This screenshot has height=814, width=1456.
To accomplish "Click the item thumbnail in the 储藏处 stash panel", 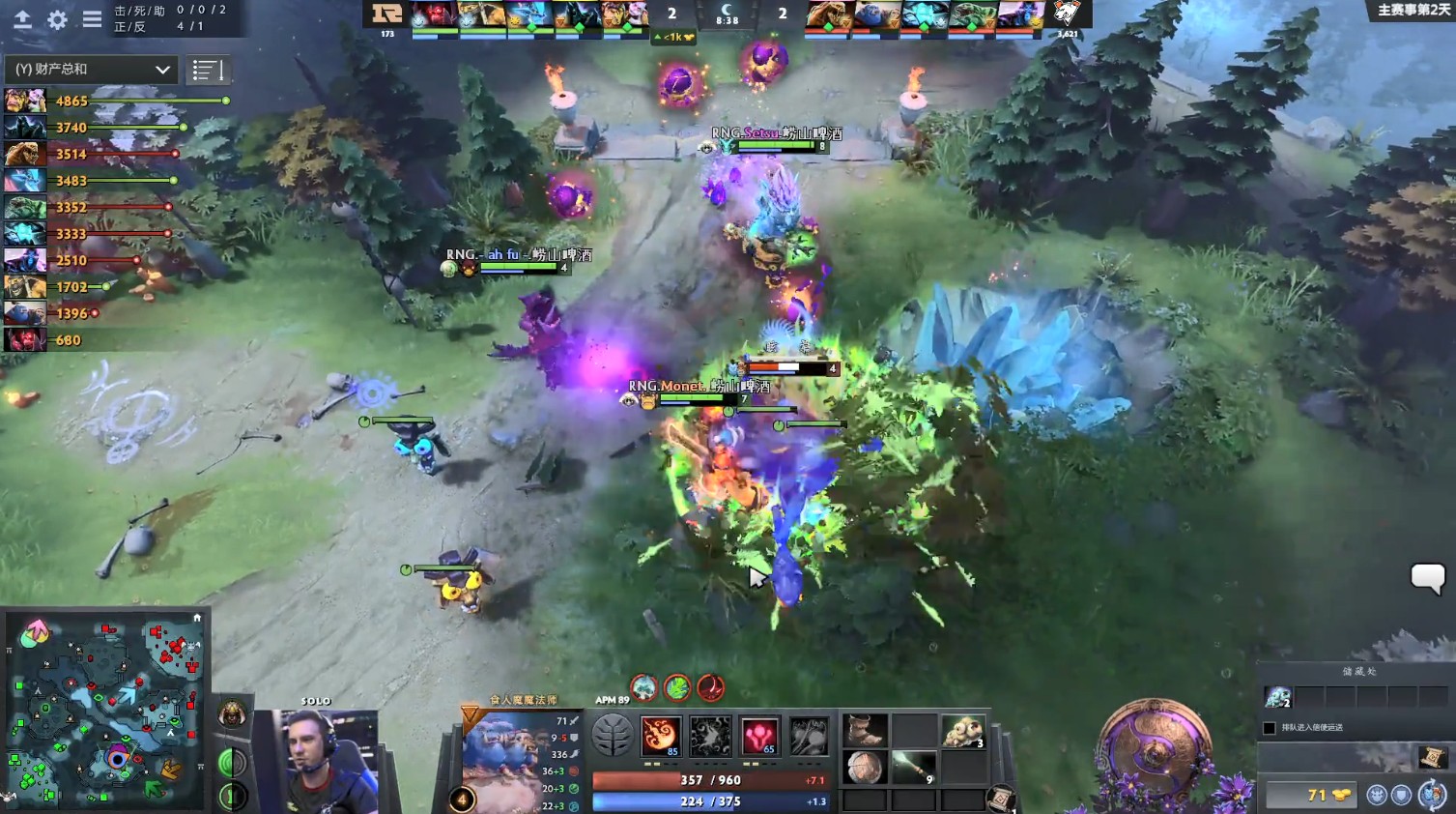I will 1278,696.
